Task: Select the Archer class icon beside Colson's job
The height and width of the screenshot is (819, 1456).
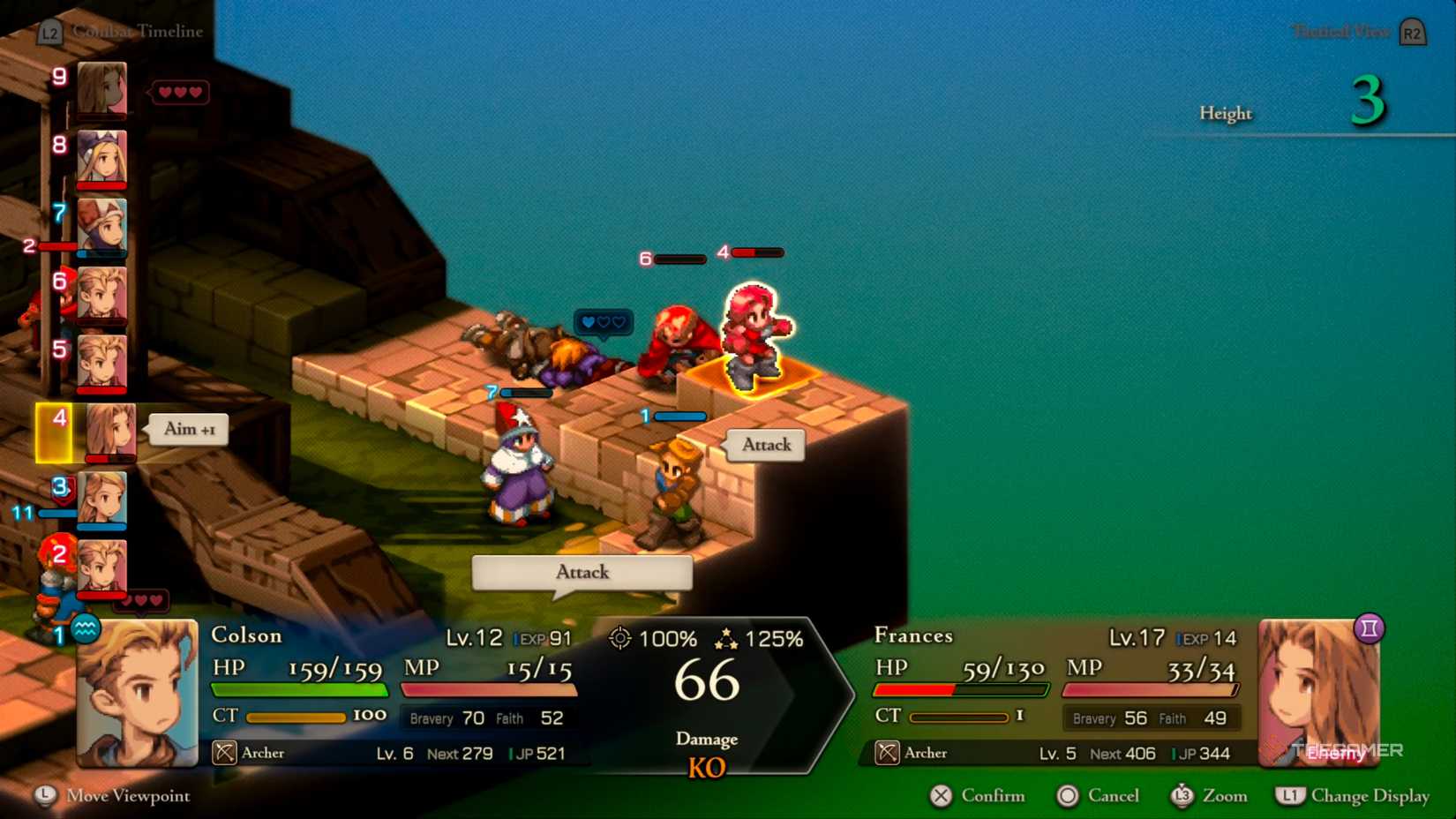Action: pyautogui.click(x=224, y=753)
